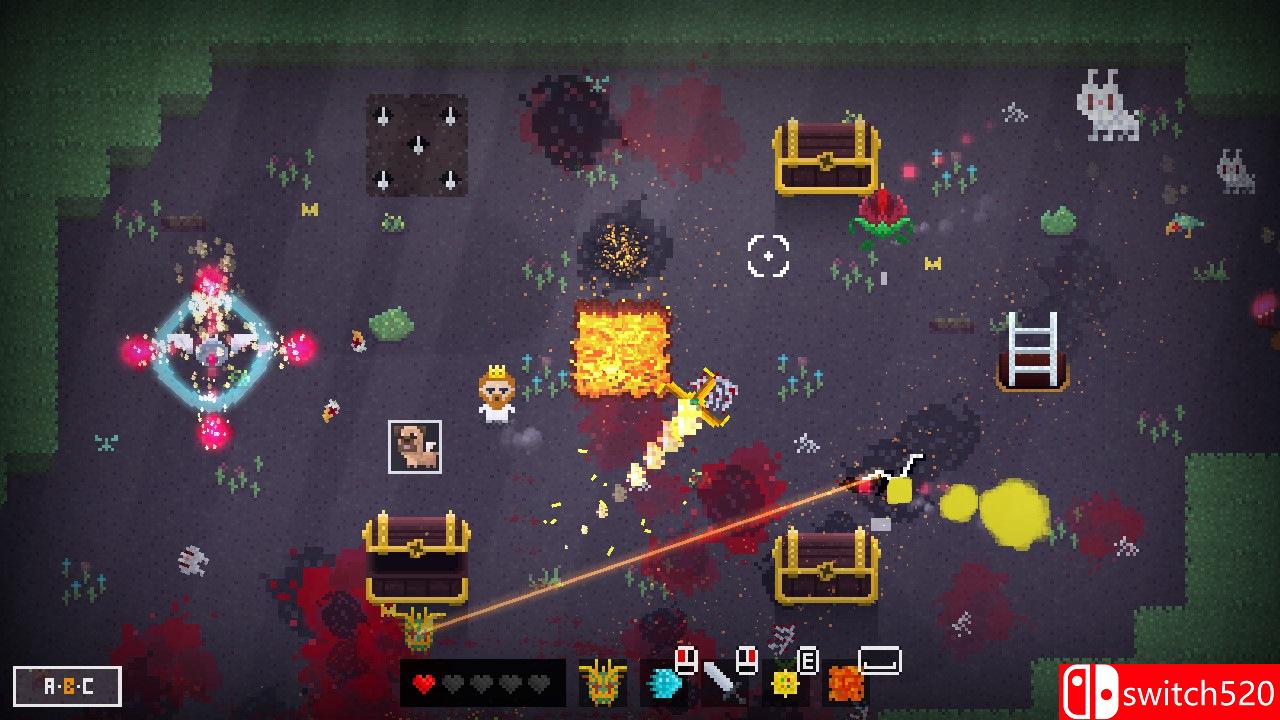This screenshot has width=1280, height=720.
Task: Select the golden dragon mask icon
Action: point(603,684)
